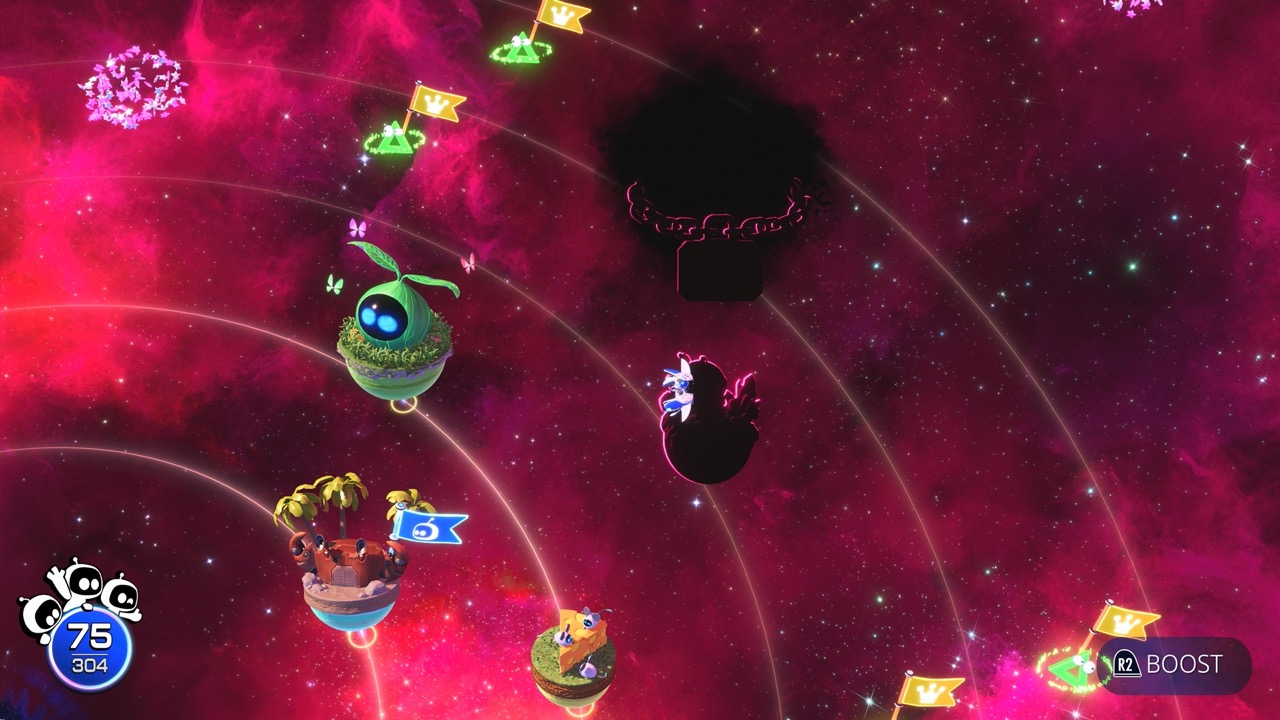Select the large pink butterfly swarm galaxy
1280x720 pixels.
click(x=133, y=87)
